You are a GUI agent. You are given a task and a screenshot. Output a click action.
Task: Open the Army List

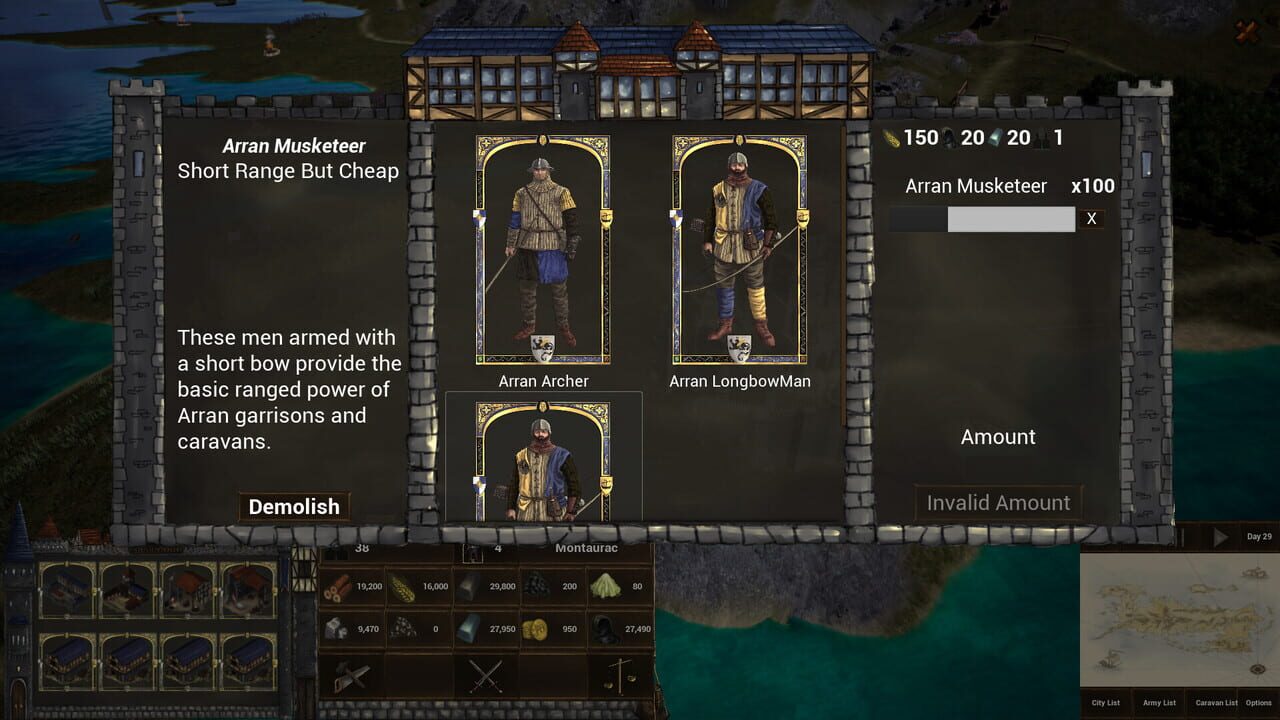tap(1159, 703)
